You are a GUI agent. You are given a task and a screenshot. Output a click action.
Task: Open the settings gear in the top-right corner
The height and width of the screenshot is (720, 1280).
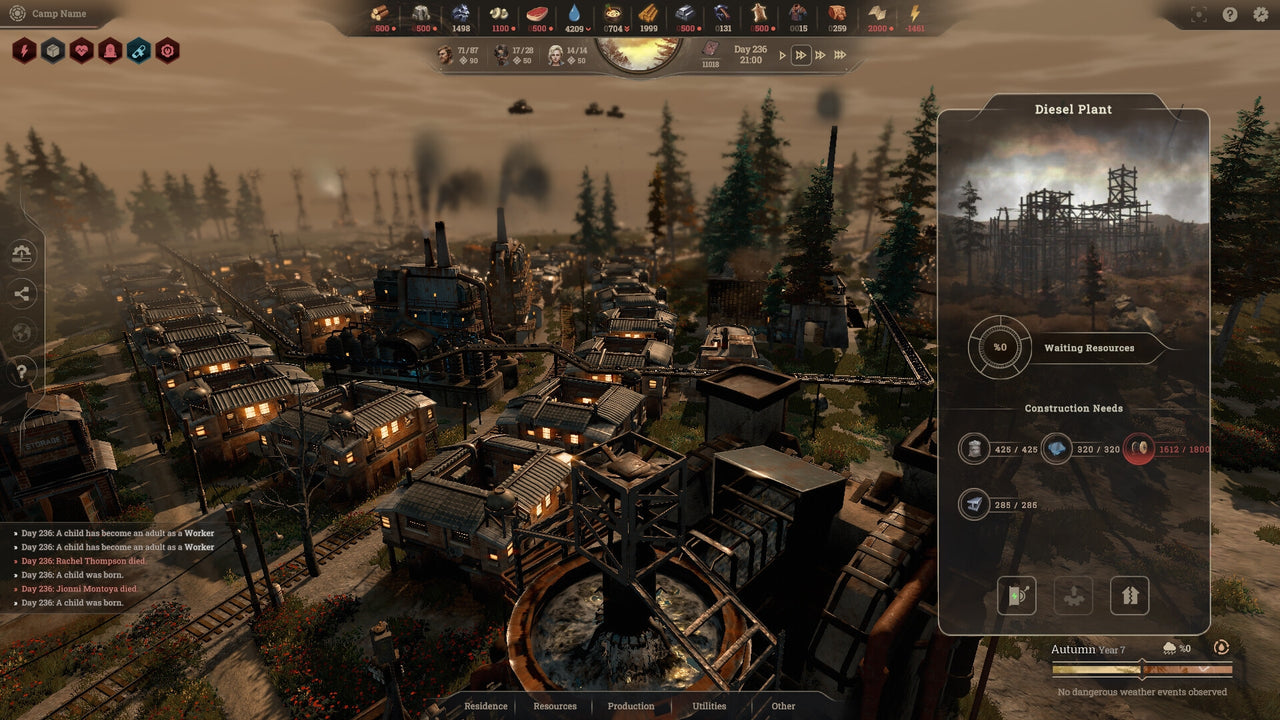pos(1261,13)
